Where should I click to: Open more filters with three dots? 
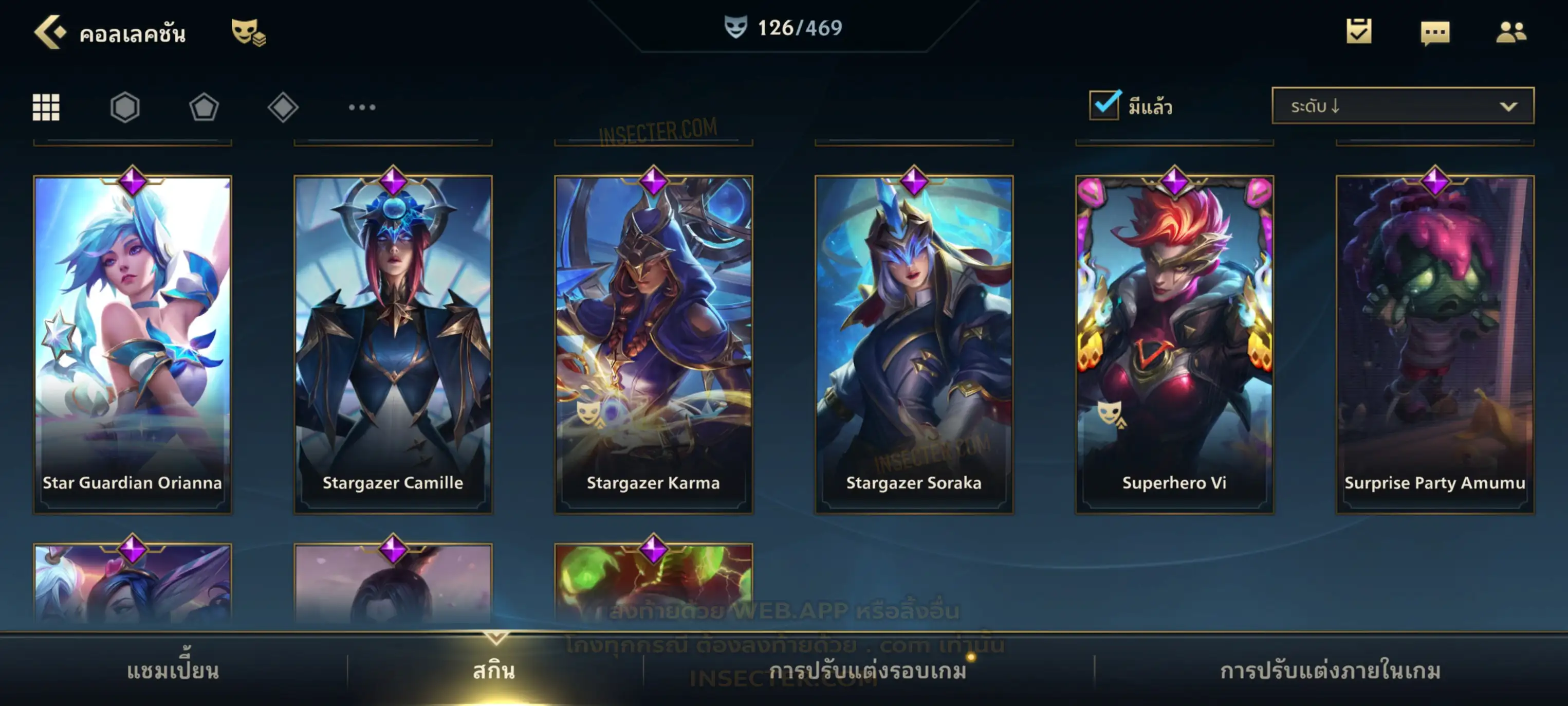tap(362, 107)
